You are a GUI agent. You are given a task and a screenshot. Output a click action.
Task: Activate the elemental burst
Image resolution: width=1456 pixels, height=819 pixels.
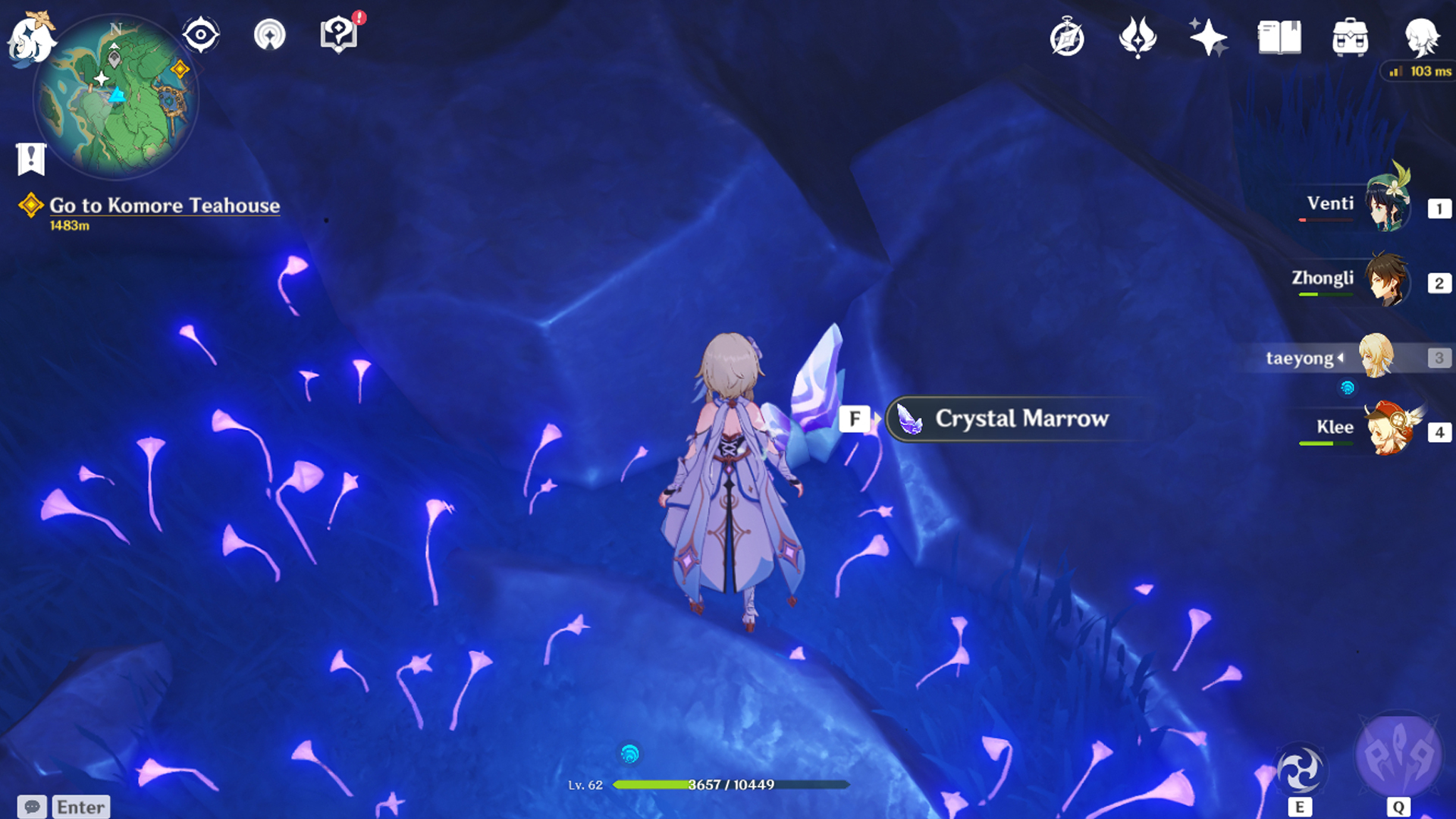(1398, 757)
